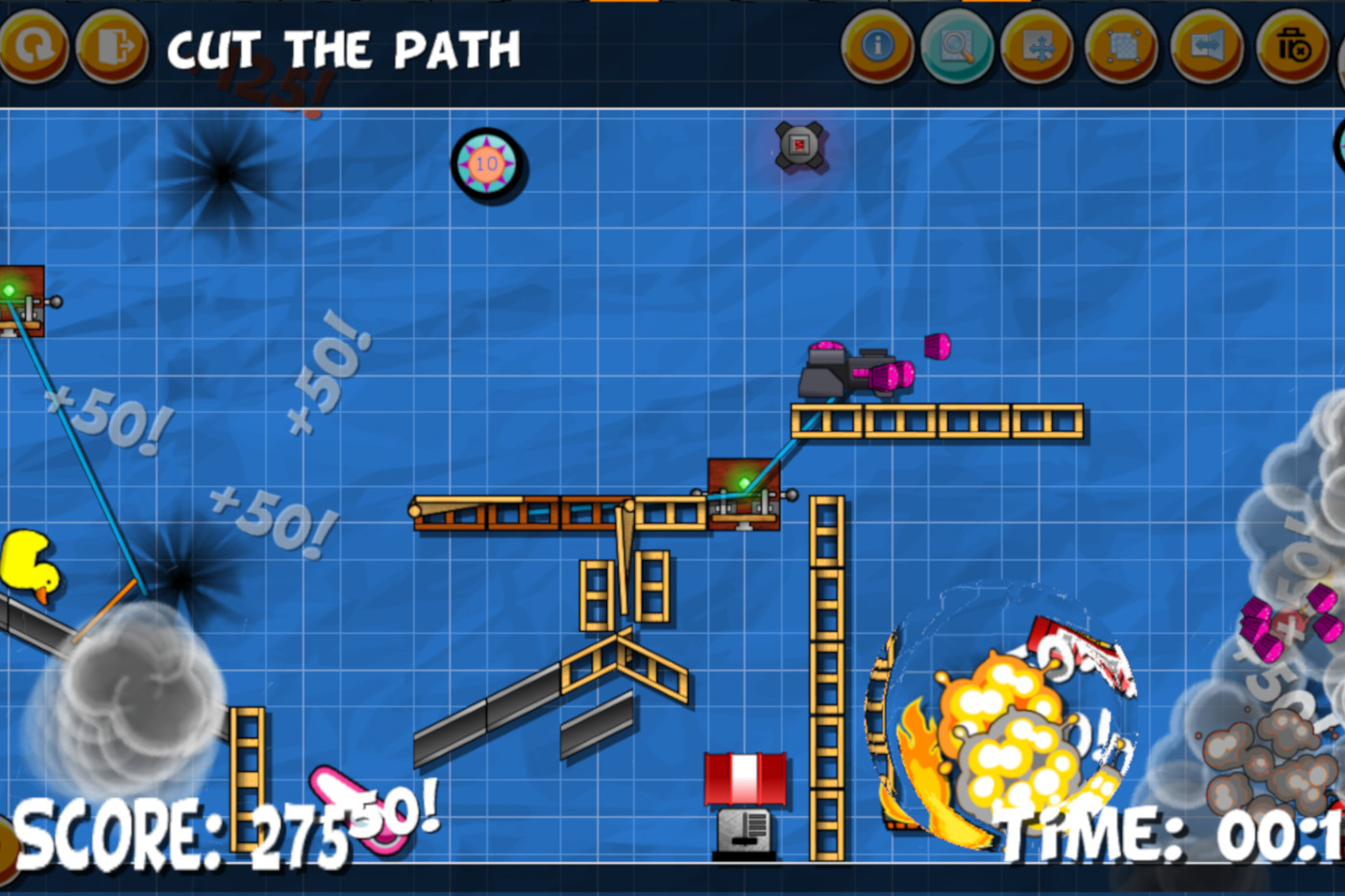Viewport: 1345px width, 896px height.
Task: Click the red goal flag at the bottom
Action: [746, 780]
